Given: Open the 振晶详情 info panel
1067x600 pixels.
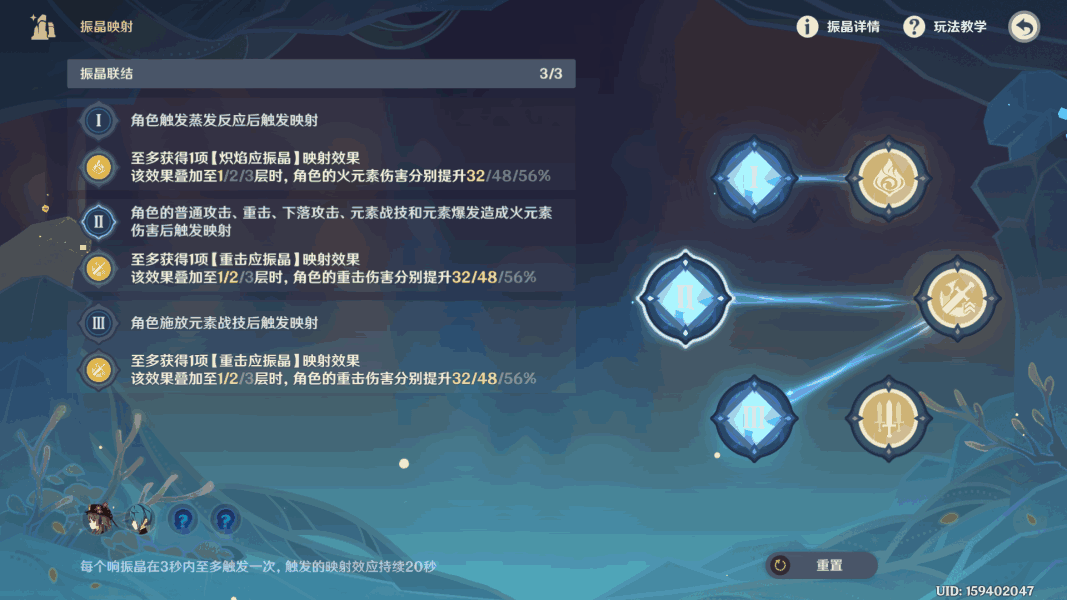Looking at the screenshot, I should (x=839, y=27).
